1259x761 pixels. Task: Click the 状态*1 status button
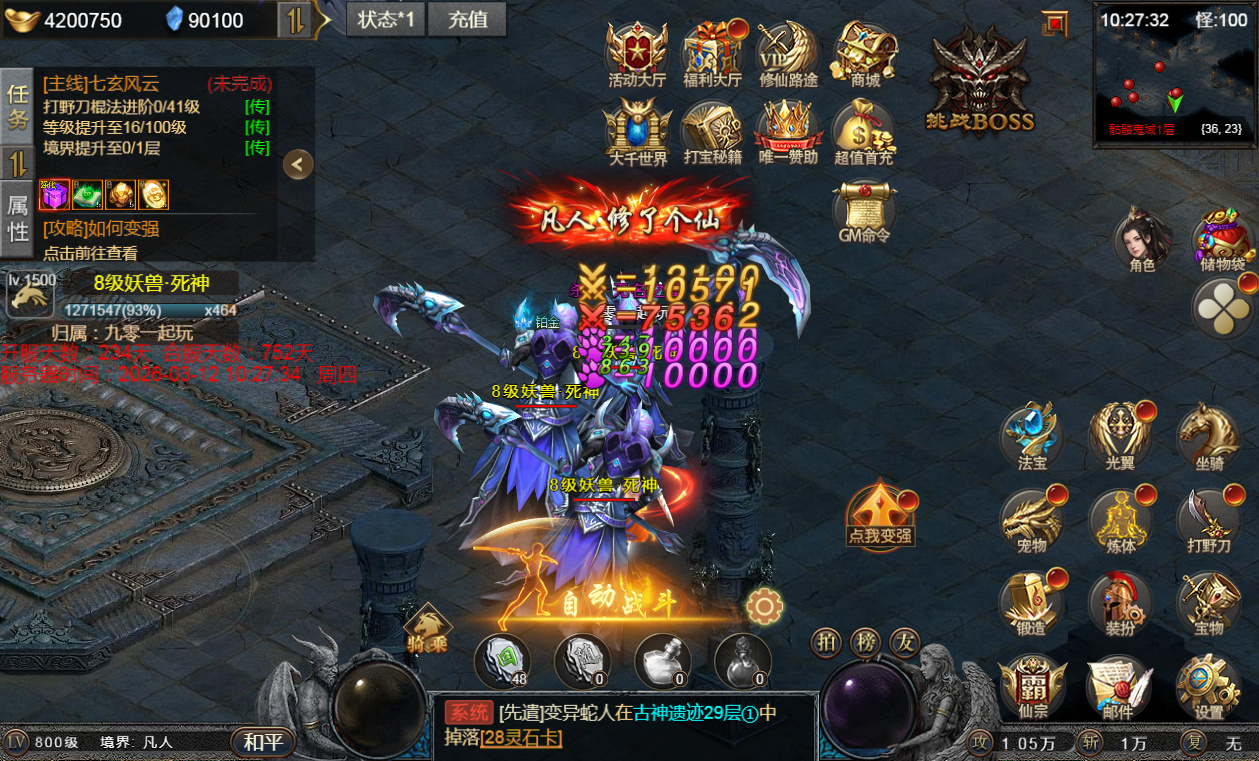coord(386,18)
